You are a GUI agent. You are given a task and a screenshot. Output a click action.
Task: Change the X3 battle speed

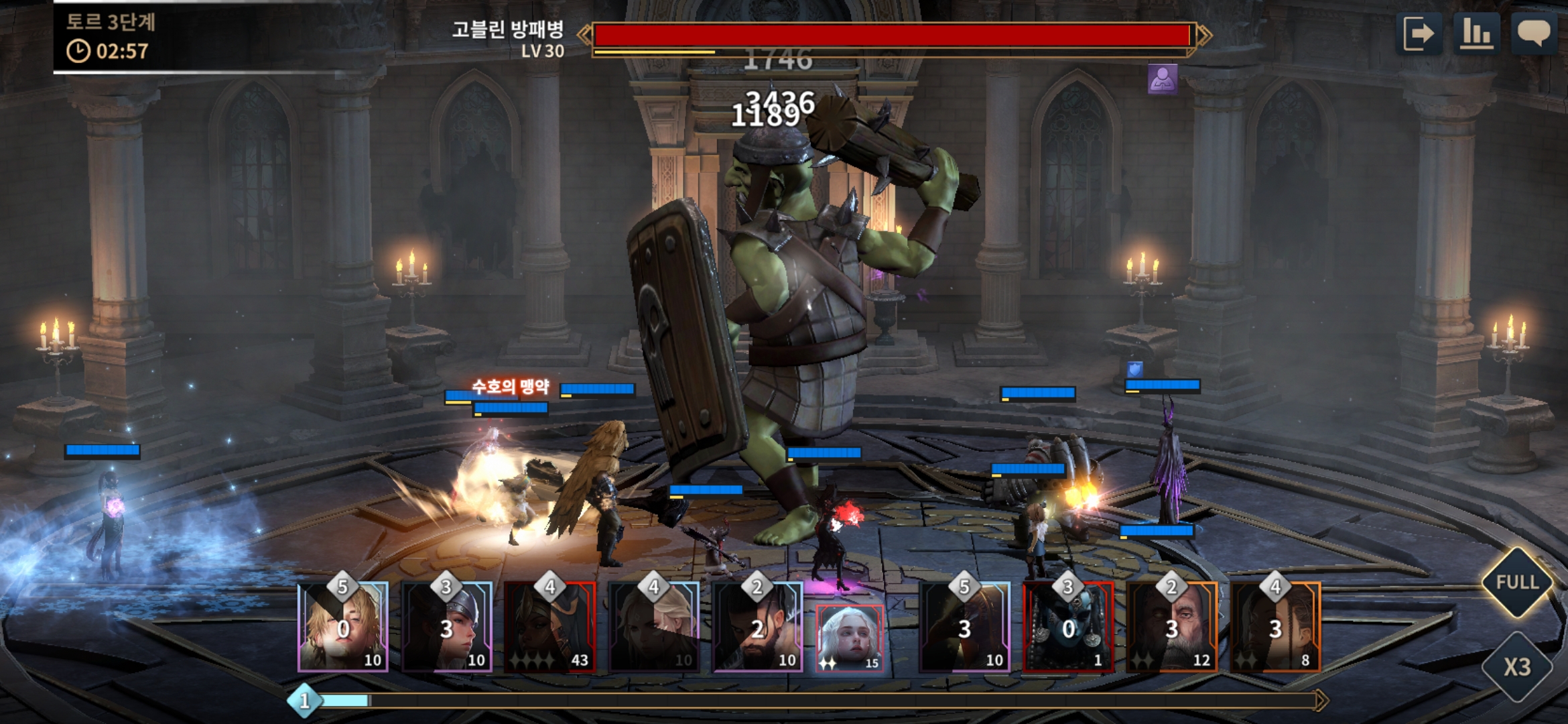(1517, 667)
